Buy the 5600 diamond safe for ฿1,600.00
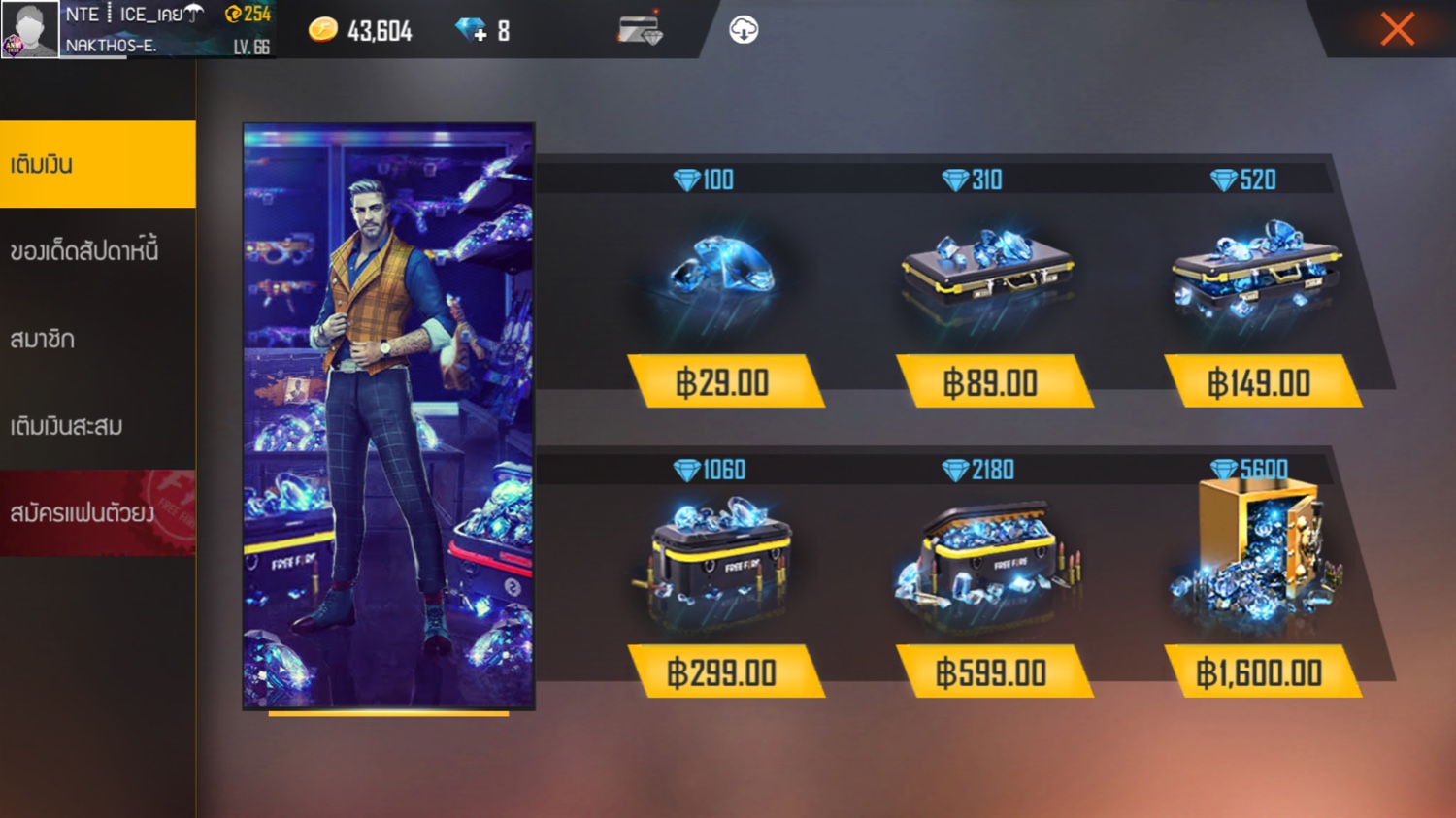 [1259, 672]
